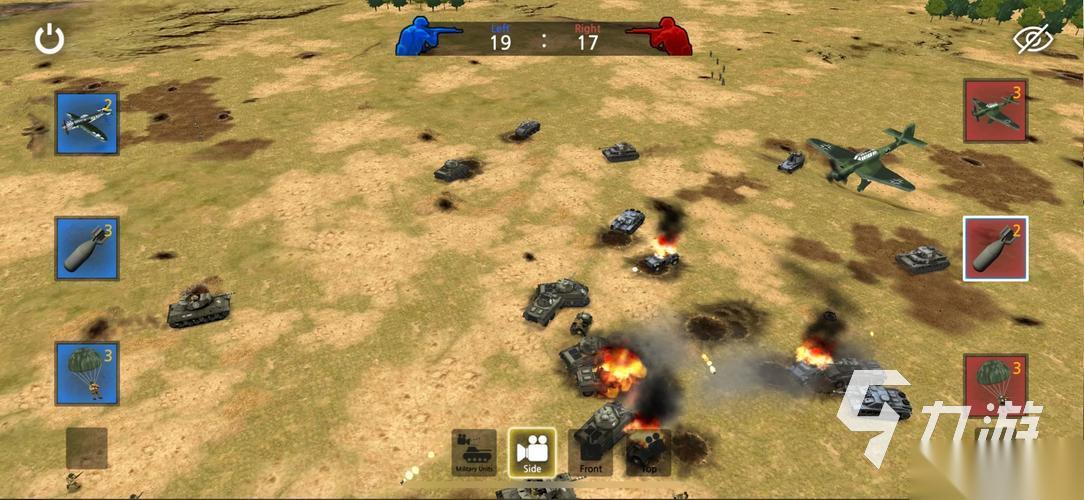
Task: Deploy the blue team's paratroopers
Action: tap(87, 373)
